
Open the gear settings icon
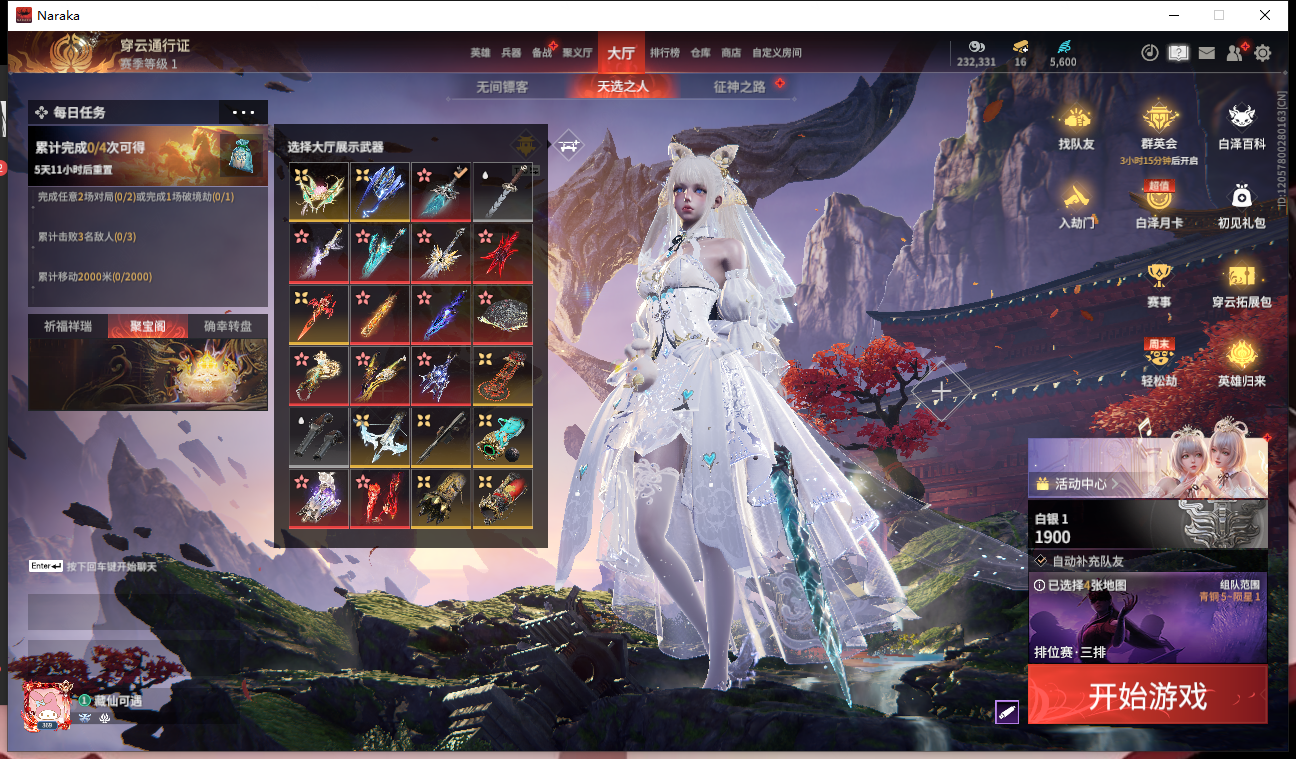pos(1263,53)
